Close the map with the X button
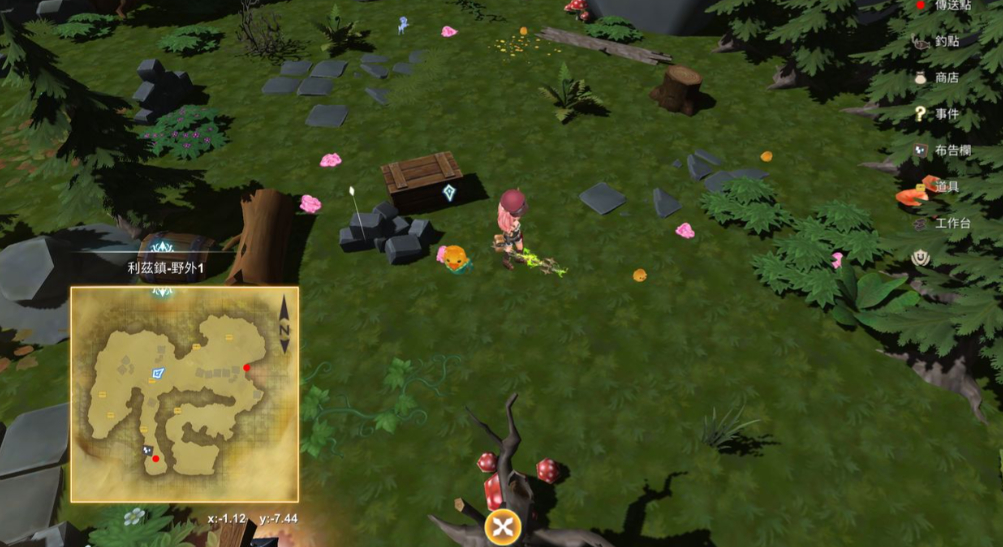Viewport: 1003px width, 547px height. pyautogui.click(x=503, y=527)
